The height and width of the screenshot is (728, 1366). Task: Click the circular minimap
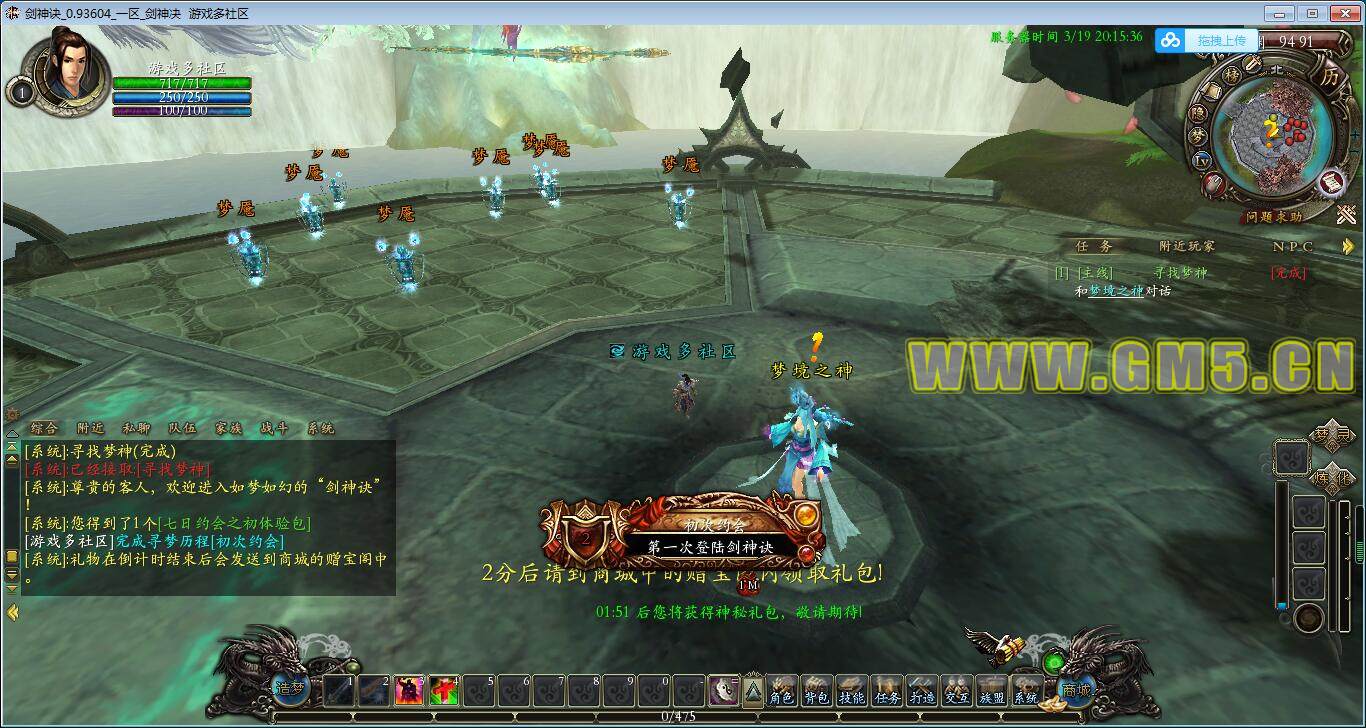tap(1269, 132)
